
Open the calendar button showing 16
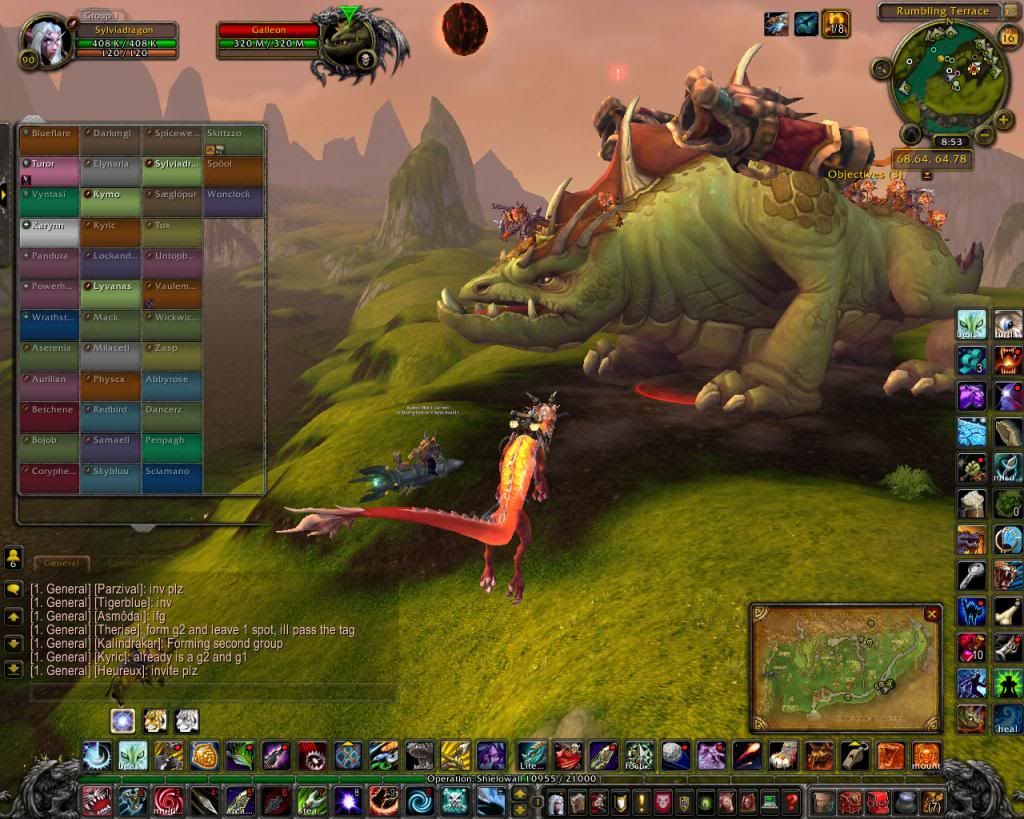pyautogui.click(x=1007, y=38)
